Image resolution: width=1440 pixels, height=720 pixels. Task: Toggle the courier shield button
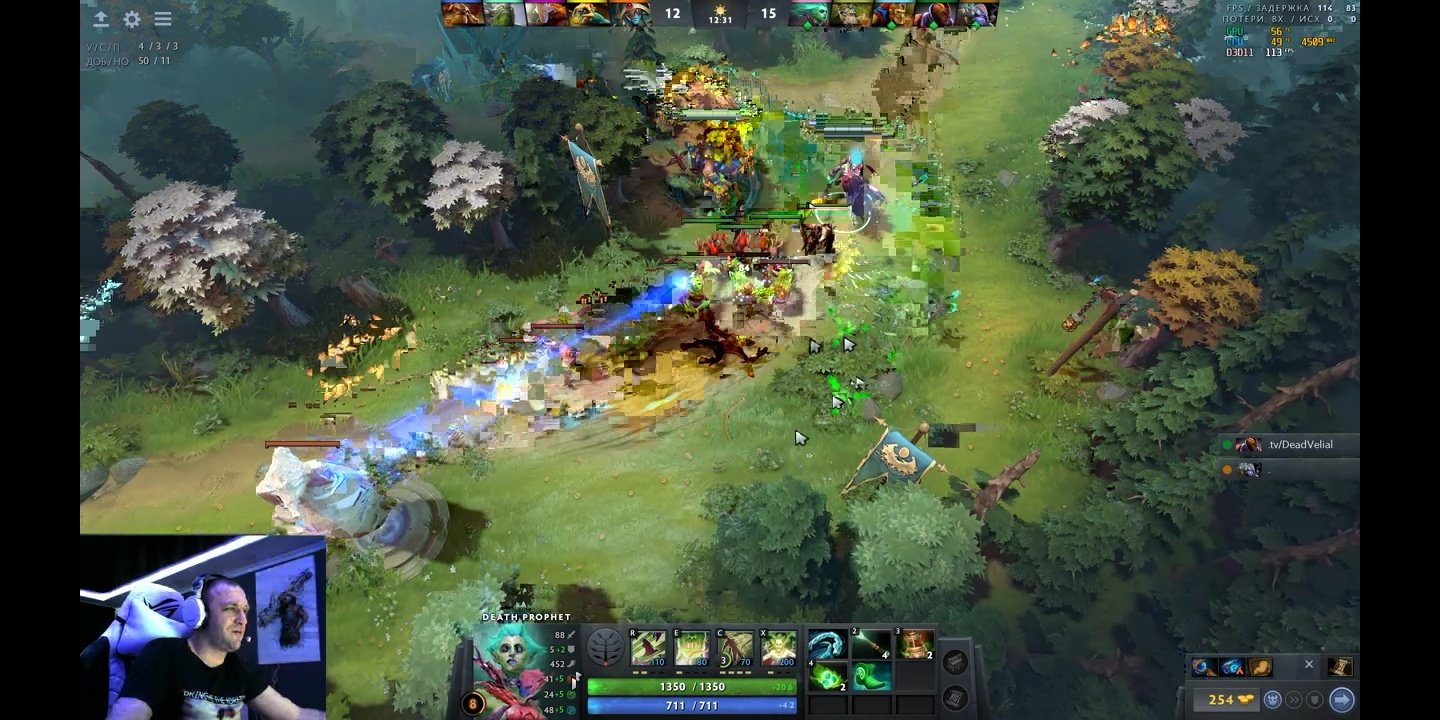tap(1314, 699)
